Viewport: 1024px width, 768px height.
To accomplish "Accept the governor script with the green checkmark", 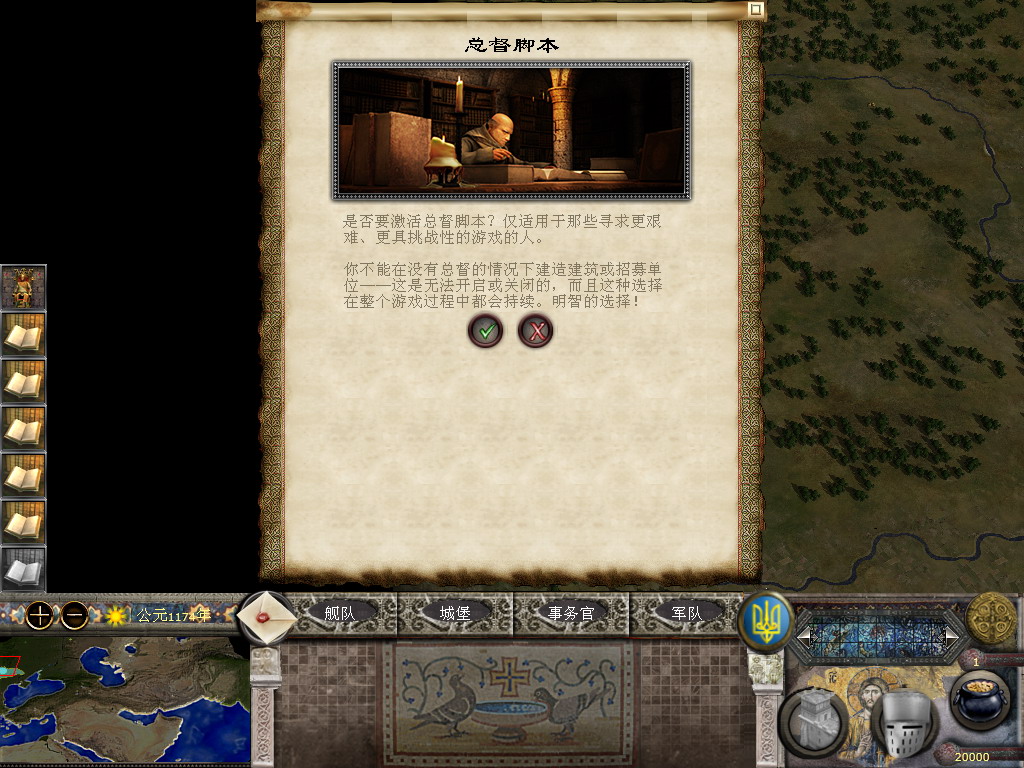I will pyautogui.click(x=485, y=330).
